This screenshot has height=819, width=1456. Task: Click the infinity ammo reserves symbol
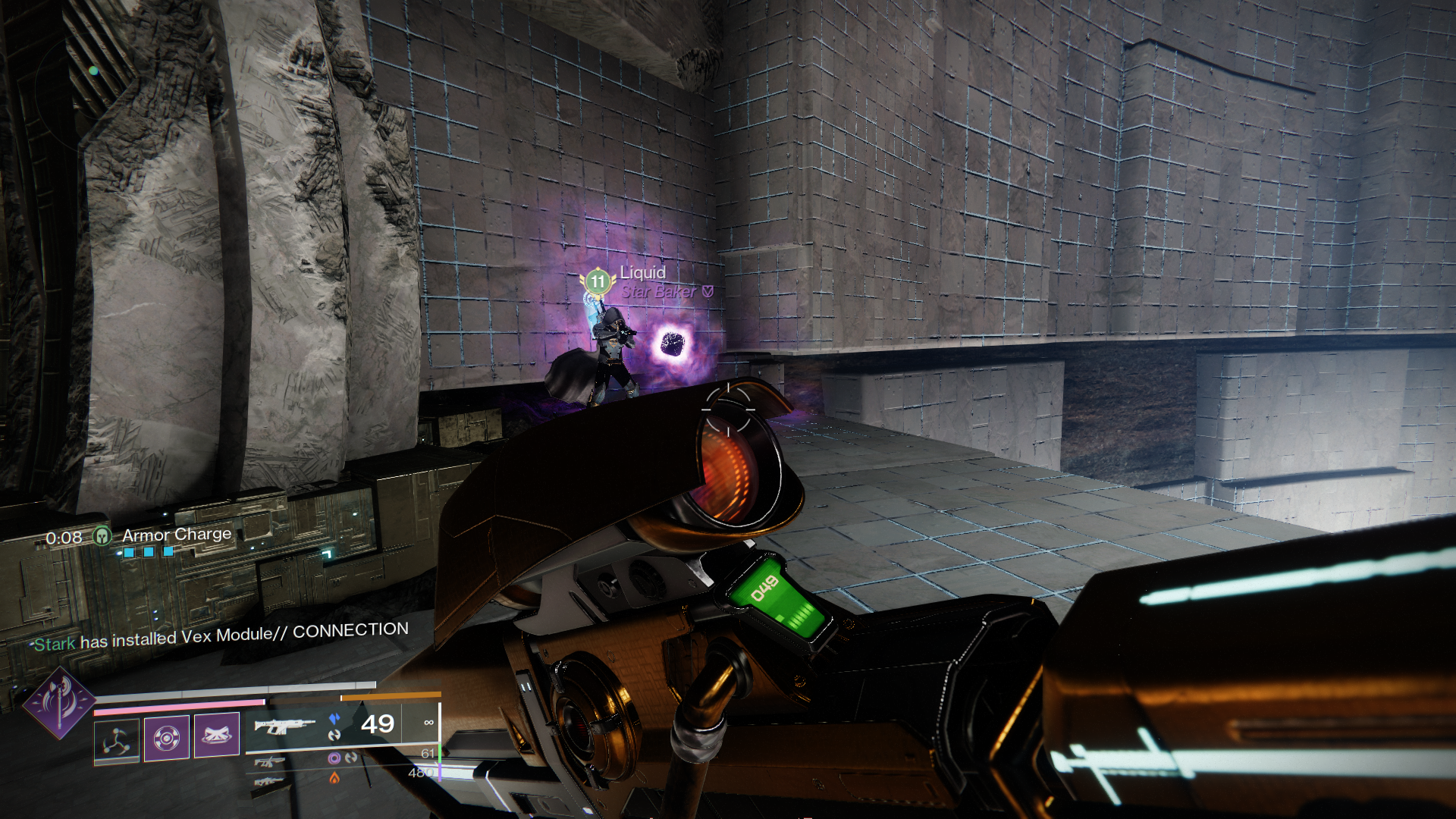pyautogui.click(x=430, y=722)
